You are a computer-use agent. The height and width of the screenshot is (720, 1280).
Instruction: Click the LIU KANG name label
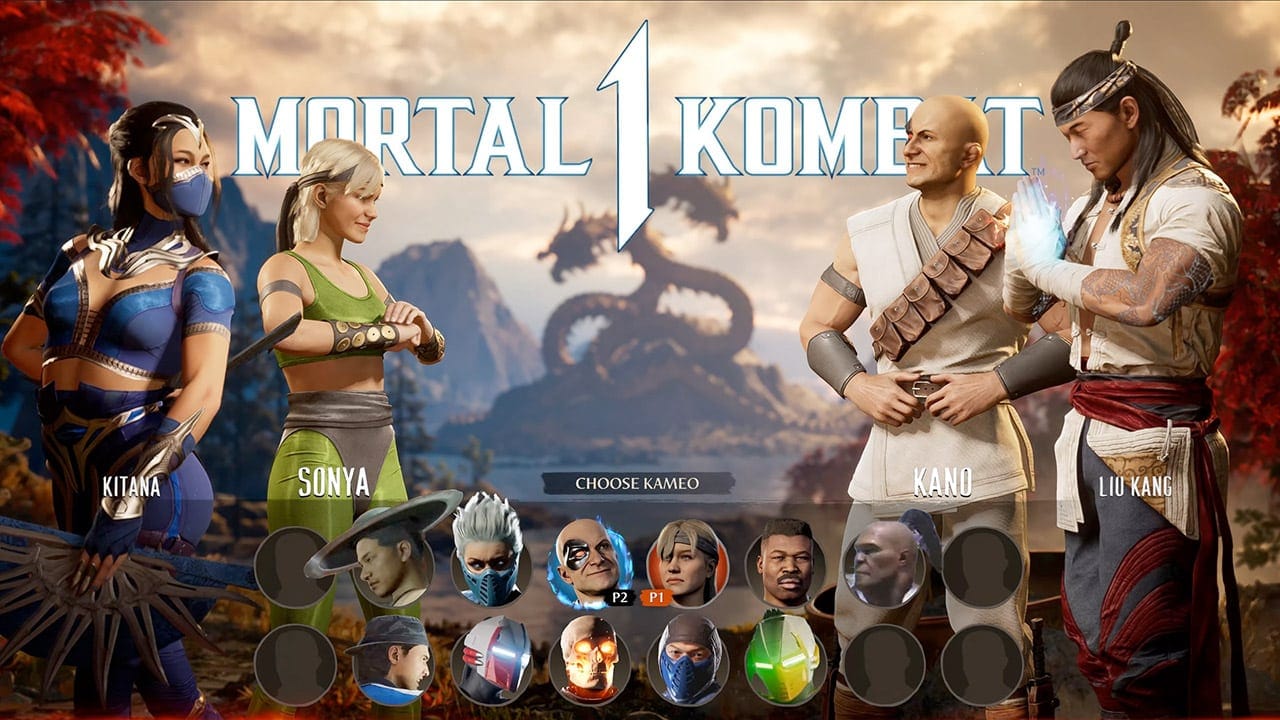coord(1135,487)
